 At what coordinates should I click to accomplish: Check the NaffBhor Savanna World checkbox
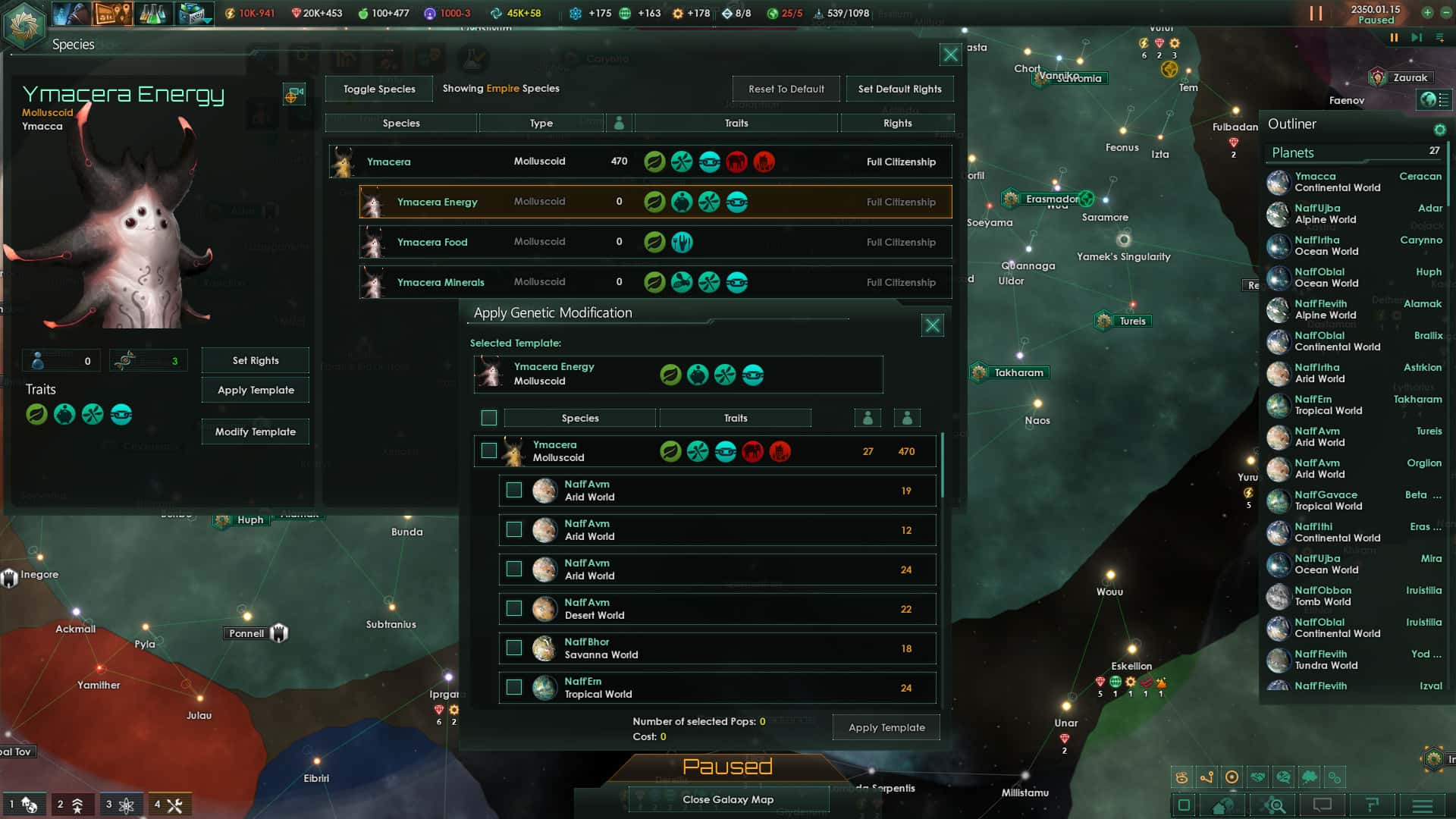pos(514,648)
